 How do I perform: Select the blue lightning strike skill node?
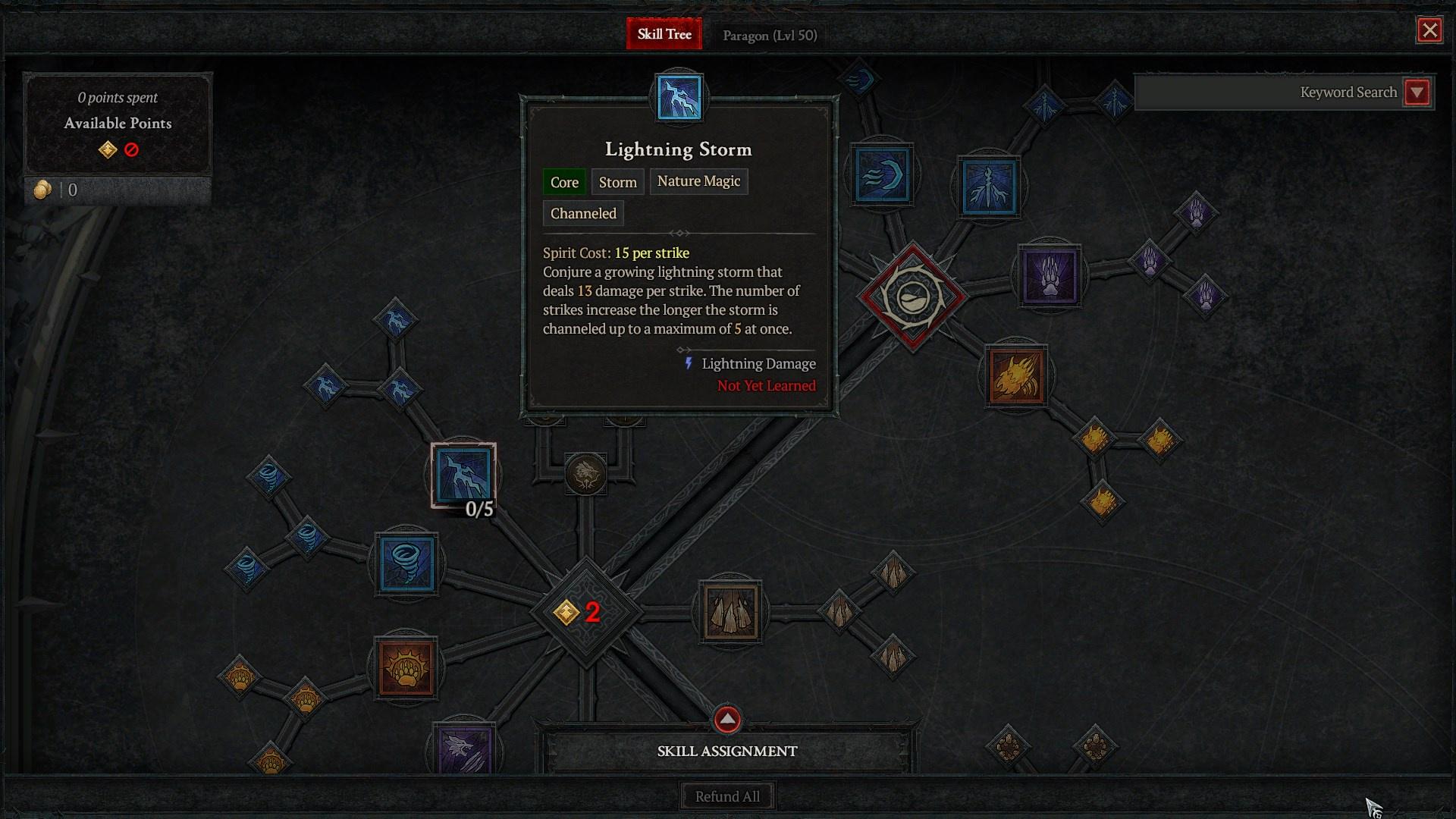[989, 186]
